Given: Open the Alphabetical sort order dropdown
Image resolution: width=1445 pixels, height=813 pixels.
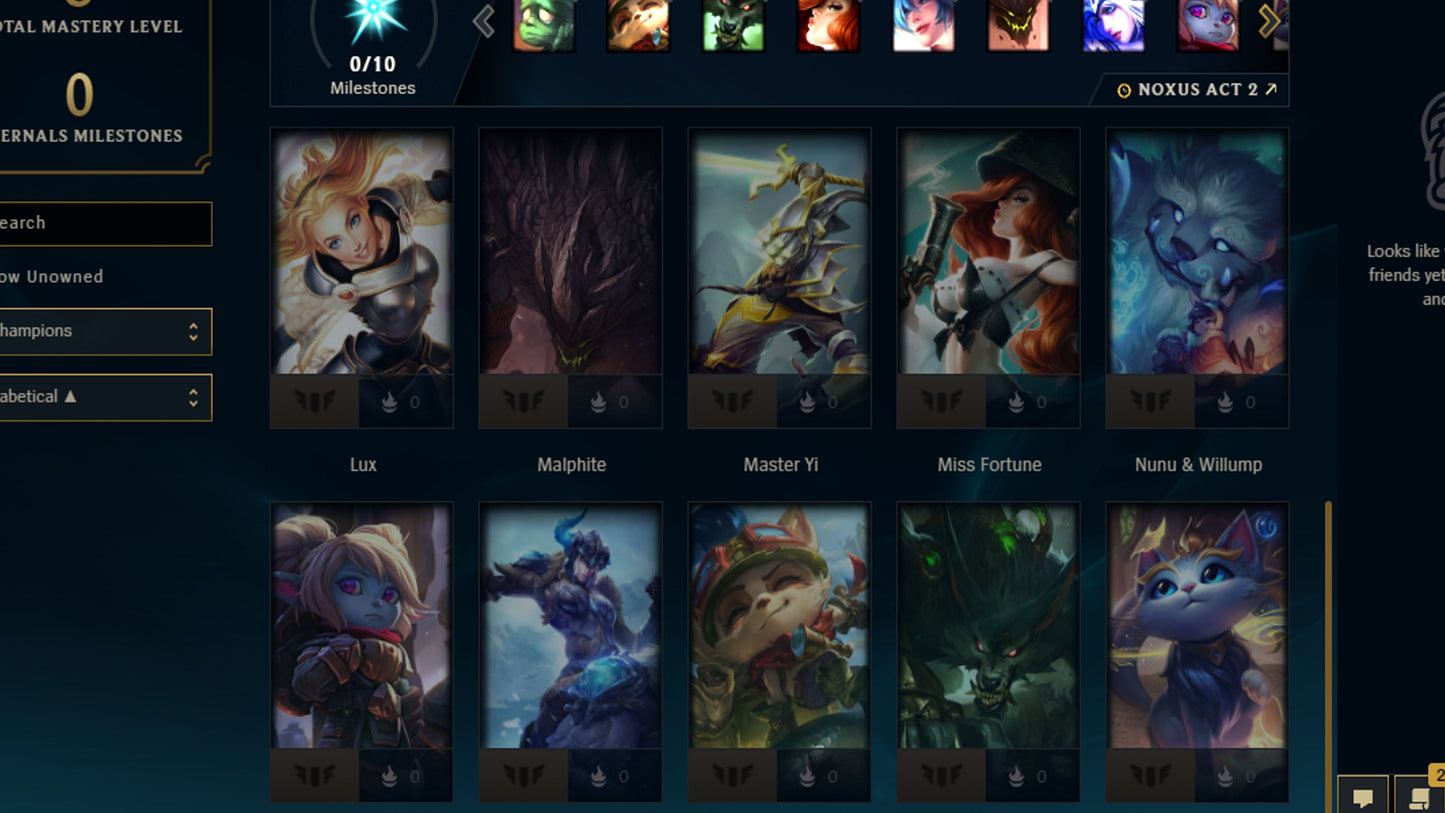Looking at the screenshot, I should 105,397.
